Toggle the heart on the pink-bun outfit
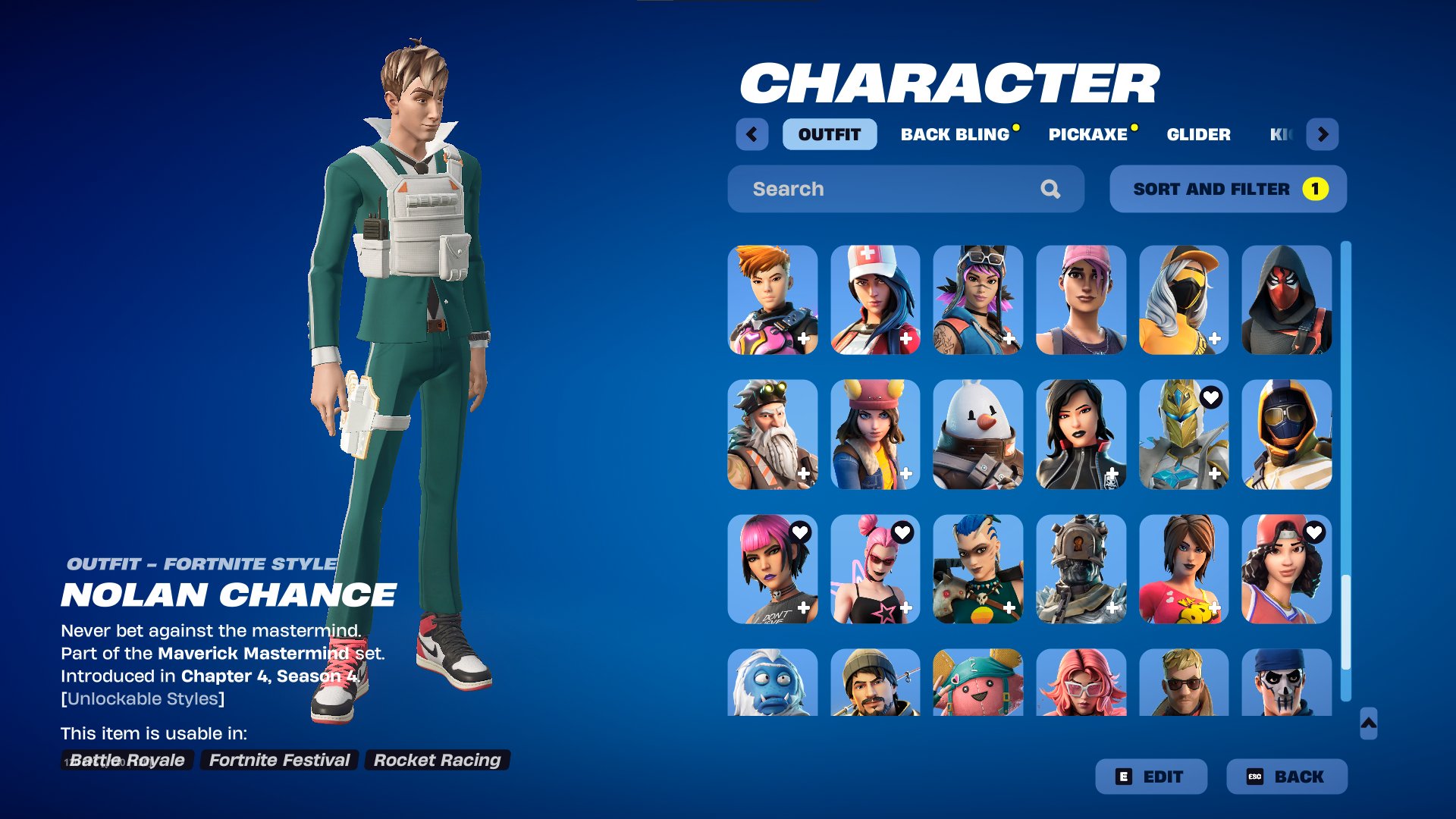 click(902, 531)
